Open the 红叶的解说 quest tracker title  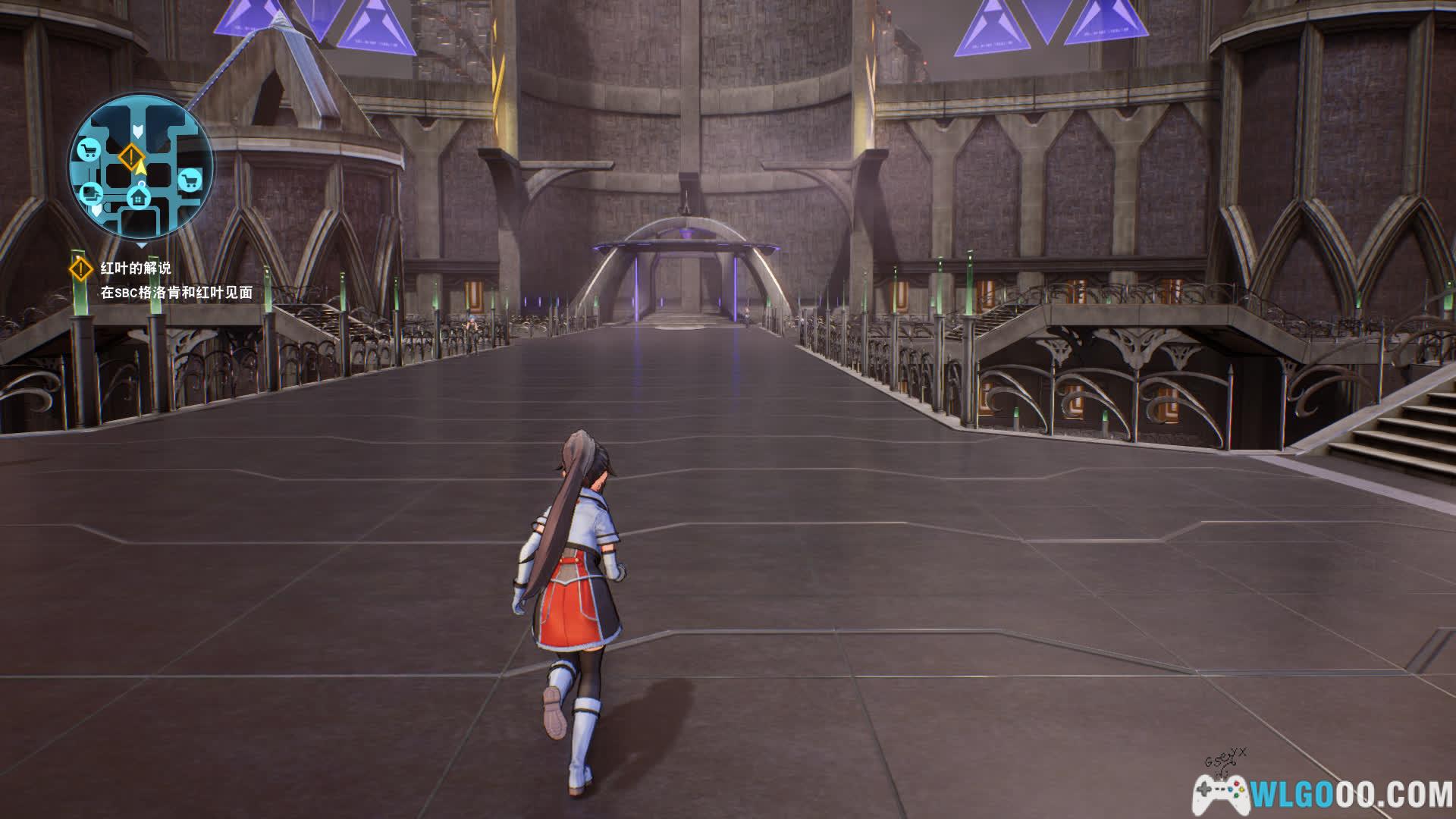(x=136, y=268)
